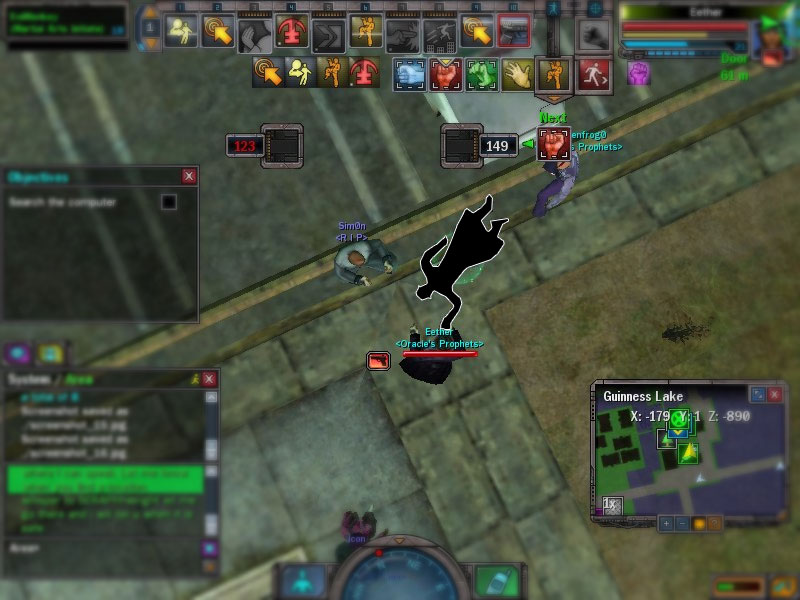
Task: Close the Objectives panel
Action: 189,176
